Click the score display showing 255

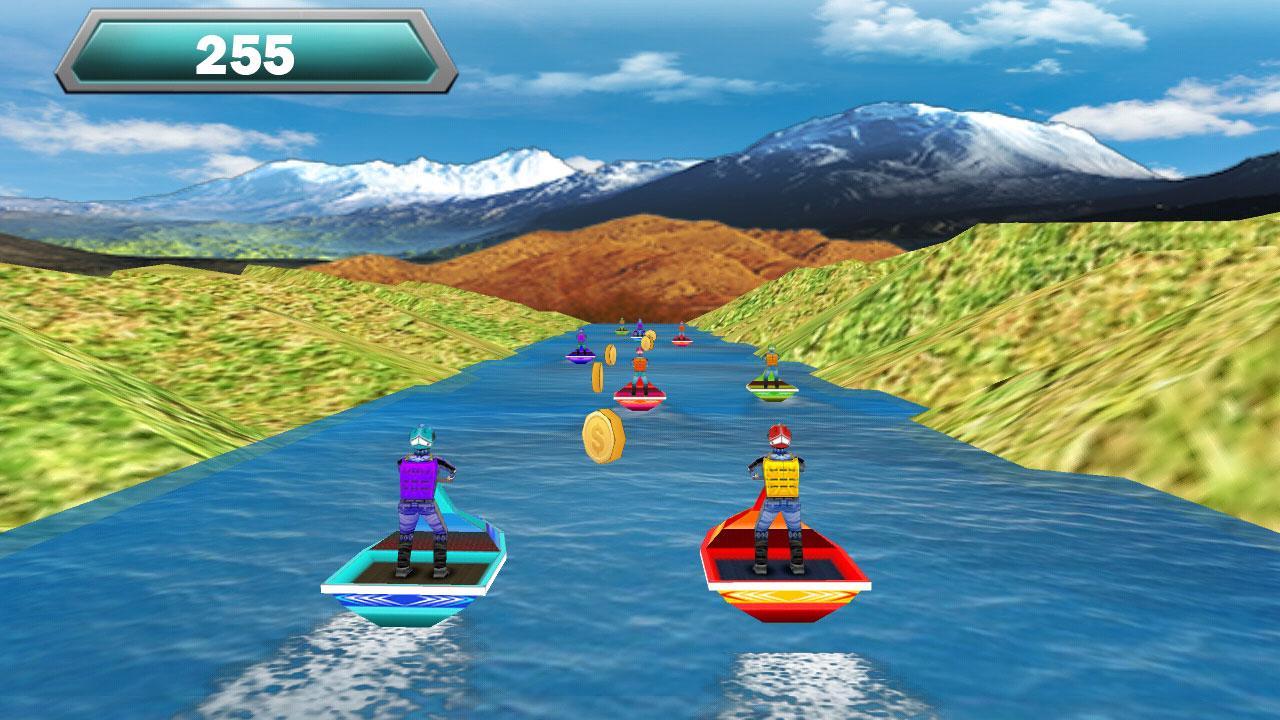coord(250,51)
